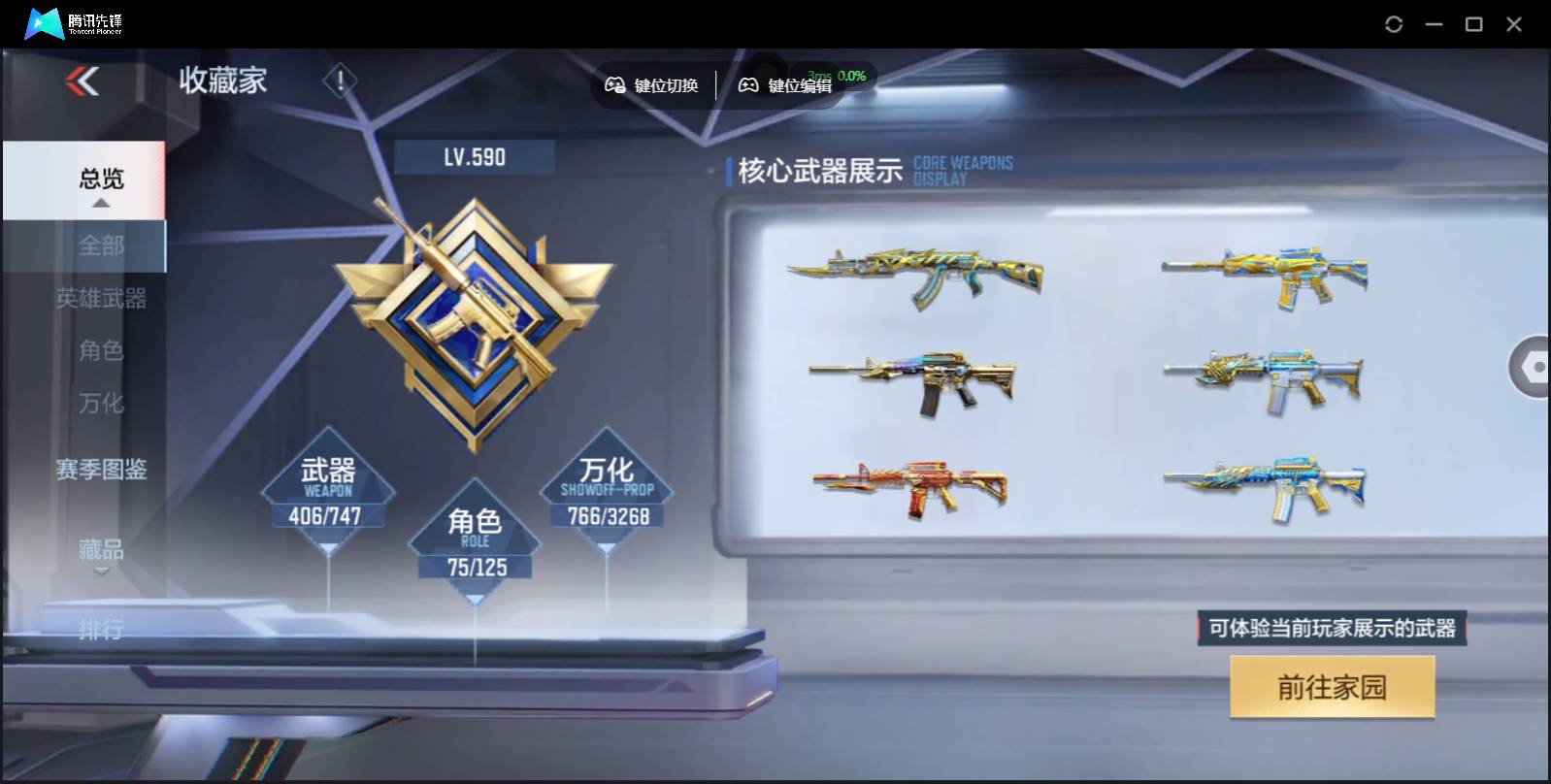Open the 赛季图鉴 section

[101, 470]
